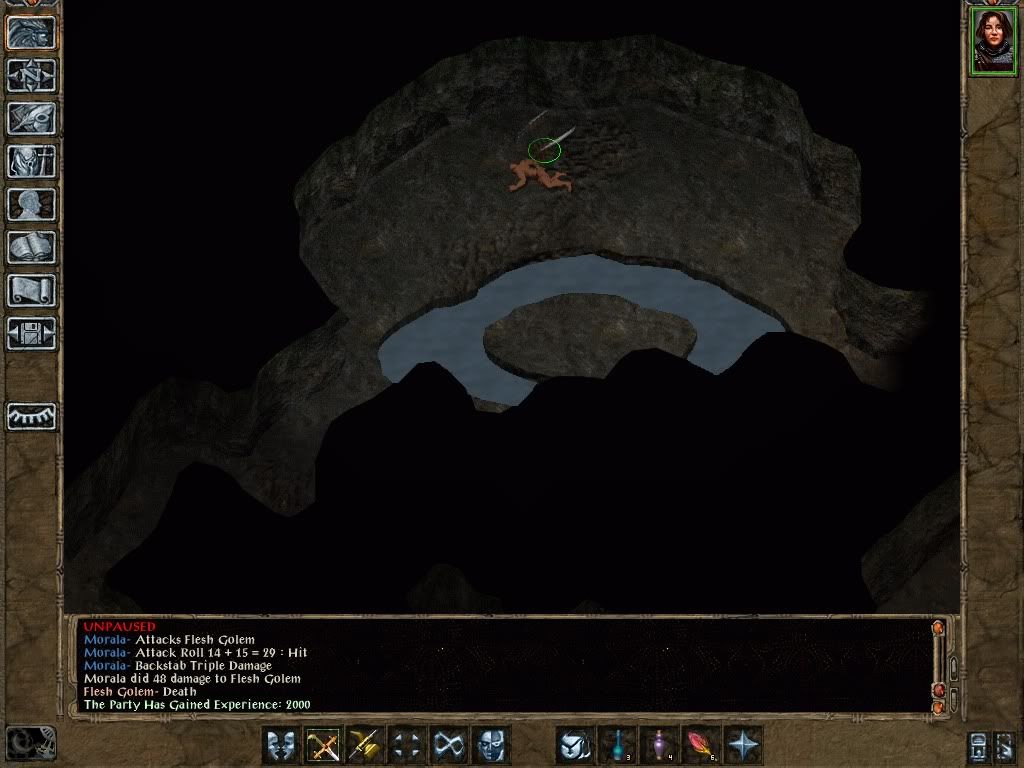
Task: Open game options with the floppy disk button
Action: [32, 333]
